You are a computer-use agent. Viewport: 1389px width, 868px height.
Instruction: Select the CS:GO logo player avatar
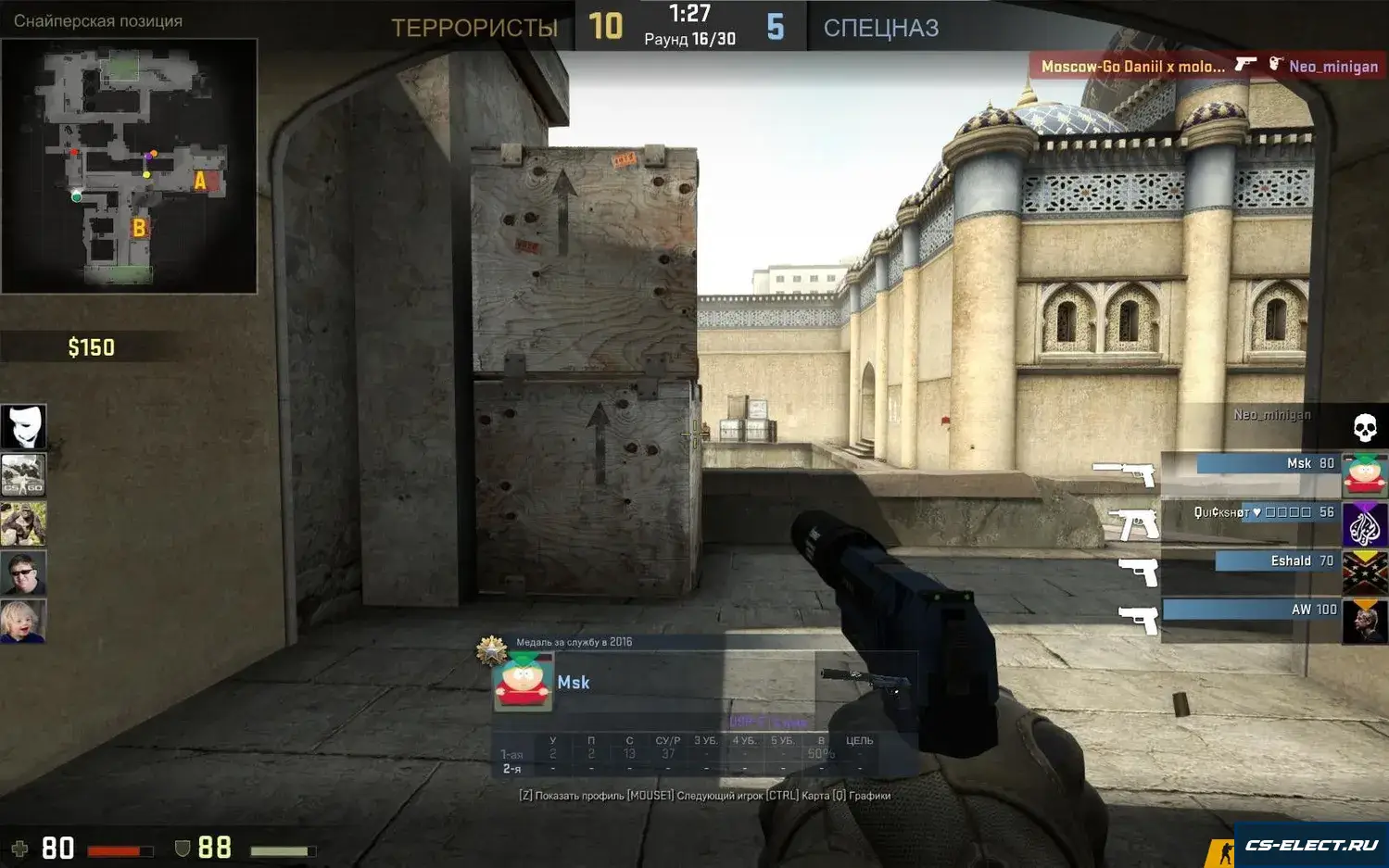click(x=23, y=475)
